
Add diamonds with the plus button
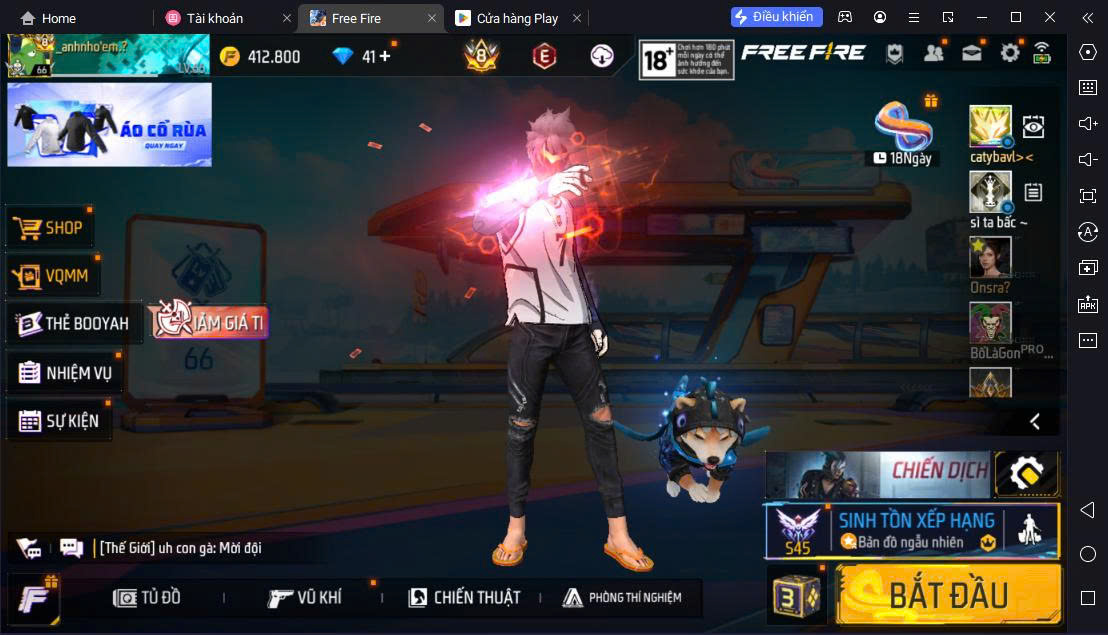384,56
